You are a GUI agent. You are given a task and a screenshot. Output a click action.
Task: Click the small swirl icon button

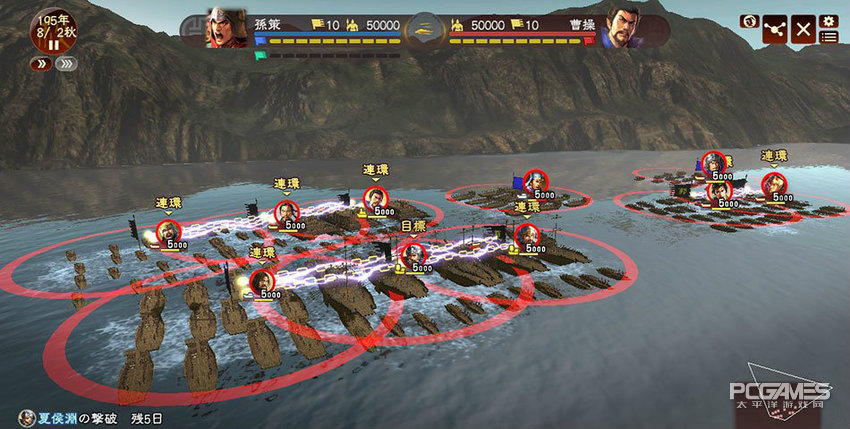point(748,21)
